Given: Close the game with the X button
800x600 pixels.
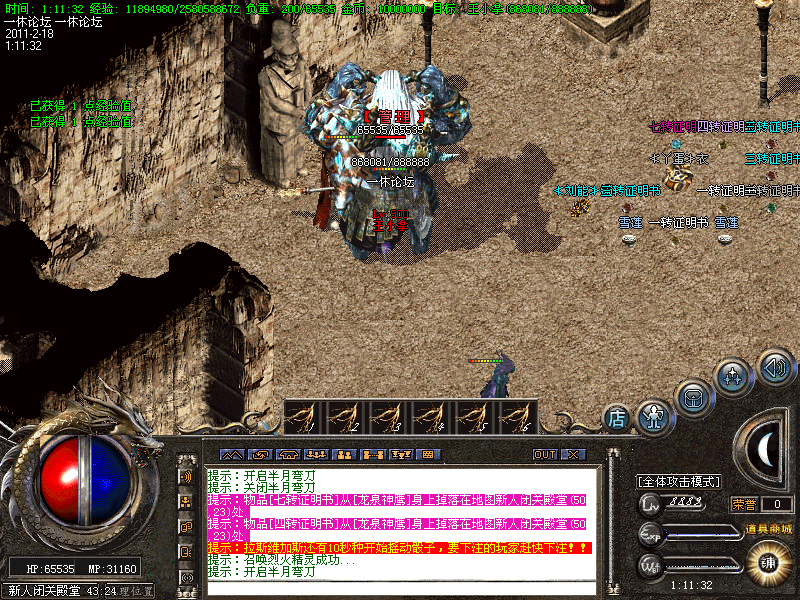Looking at the screenshot, I should point(572,454).
